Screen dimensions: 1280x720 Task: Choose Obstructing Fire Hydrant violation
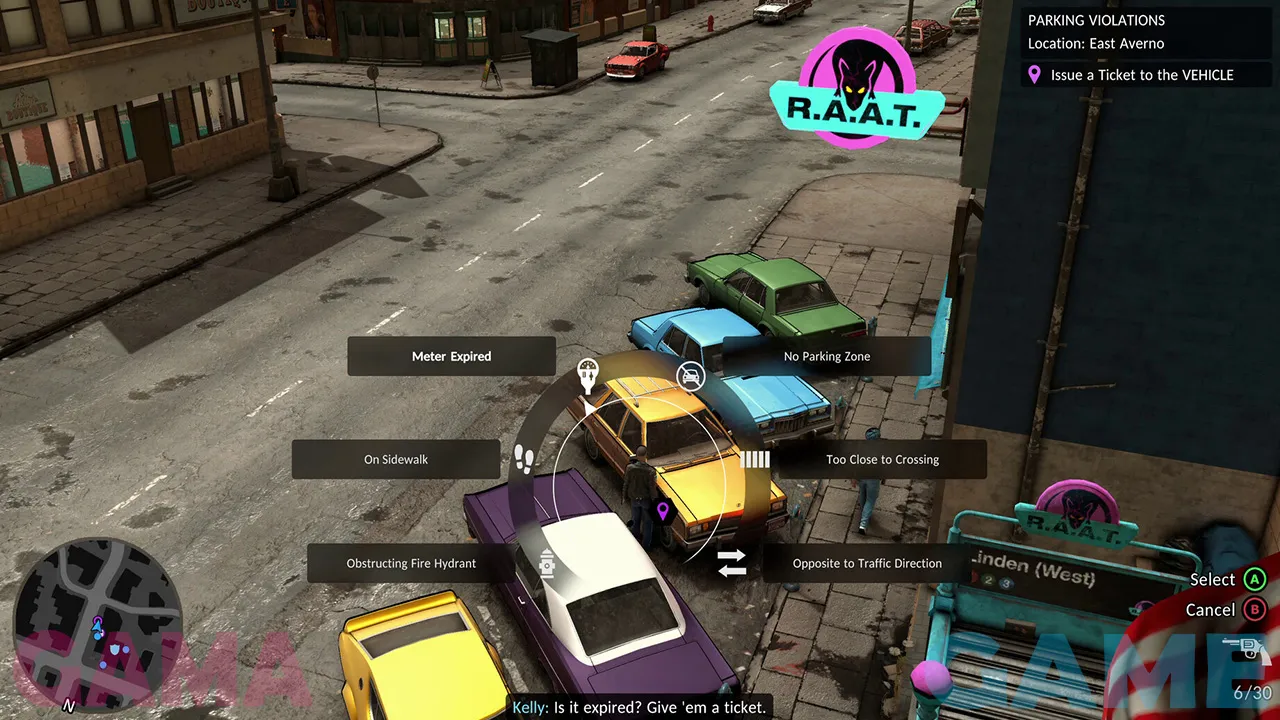click(411, 563)
